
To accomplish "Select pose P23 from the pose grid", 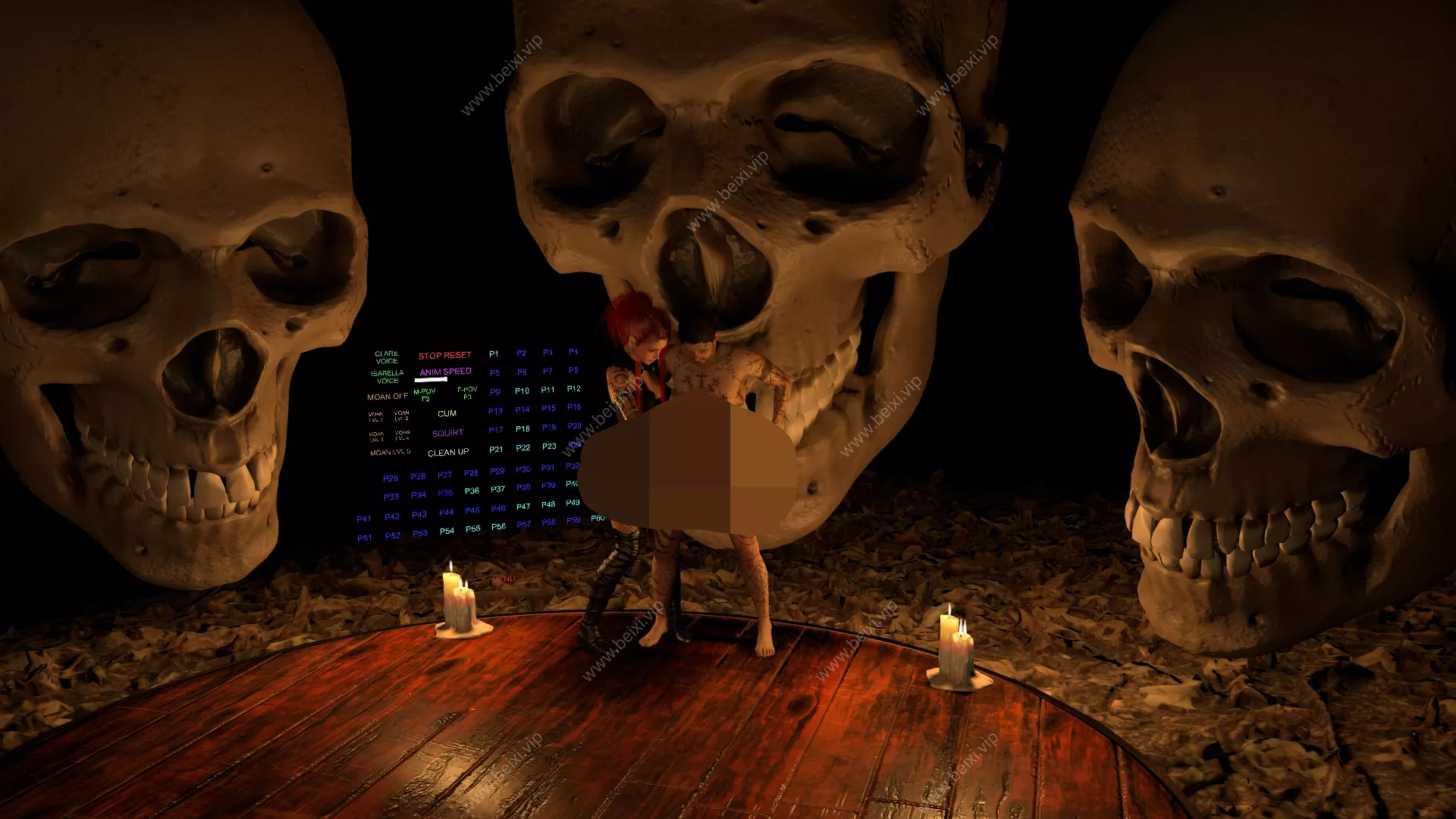I will [x=548, y=447].
